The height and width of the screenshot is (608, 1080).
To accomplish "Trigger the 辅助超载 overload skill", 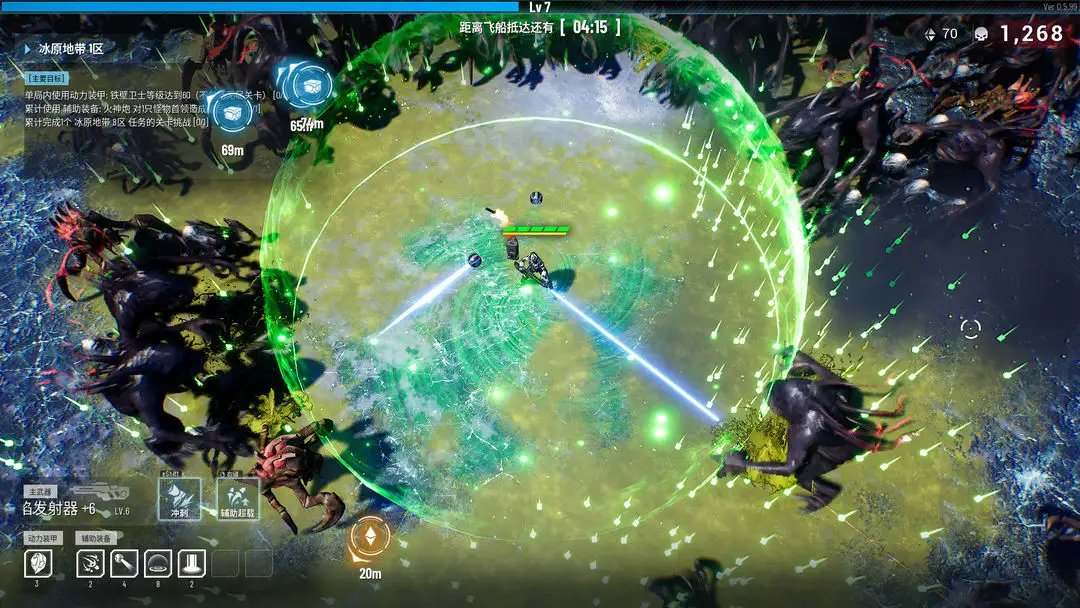I will [238, 498].
